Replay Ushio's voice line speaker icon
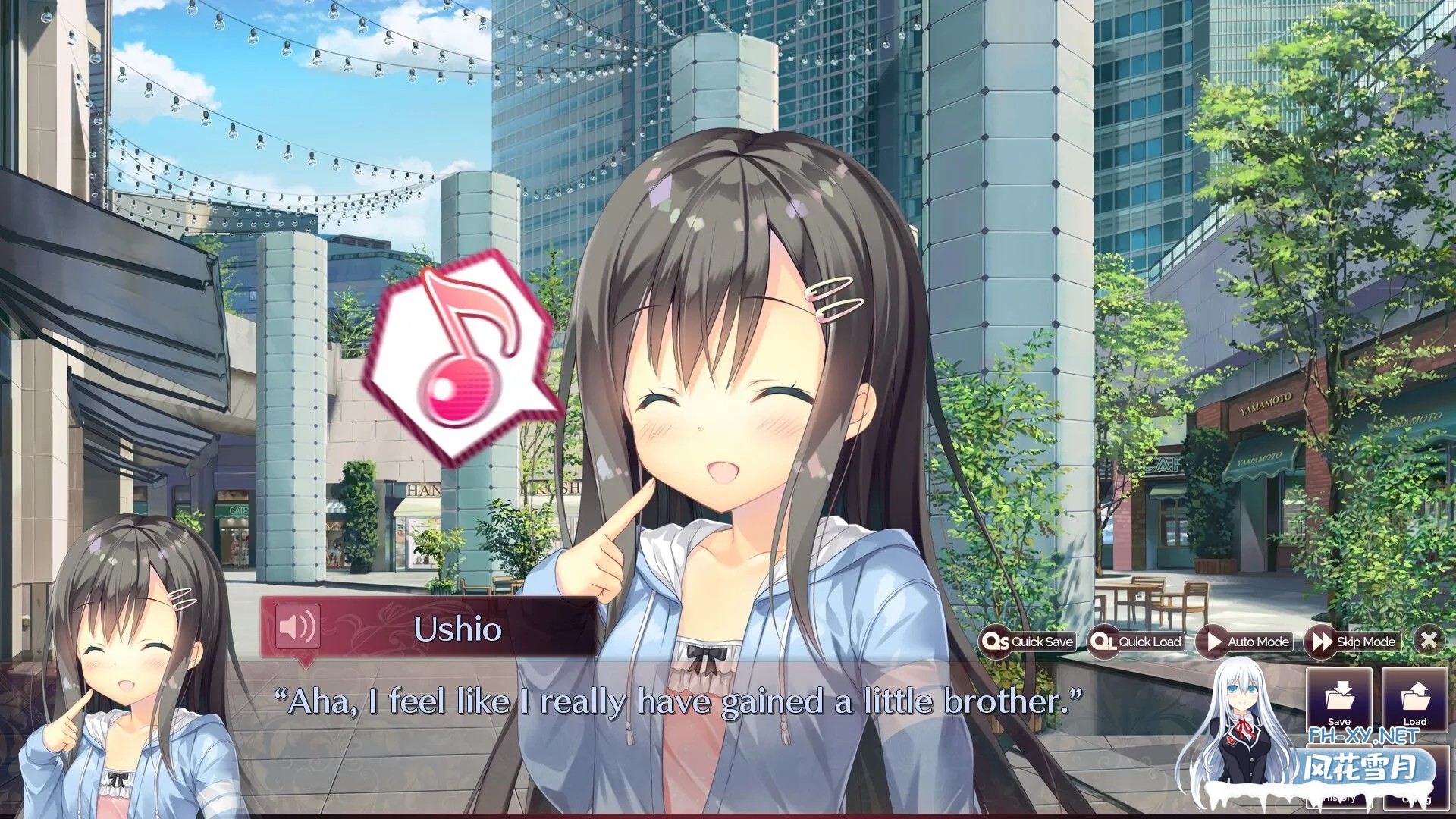Image resolution: width=1456 pixels, height=819 pixels. click(297, 626)
